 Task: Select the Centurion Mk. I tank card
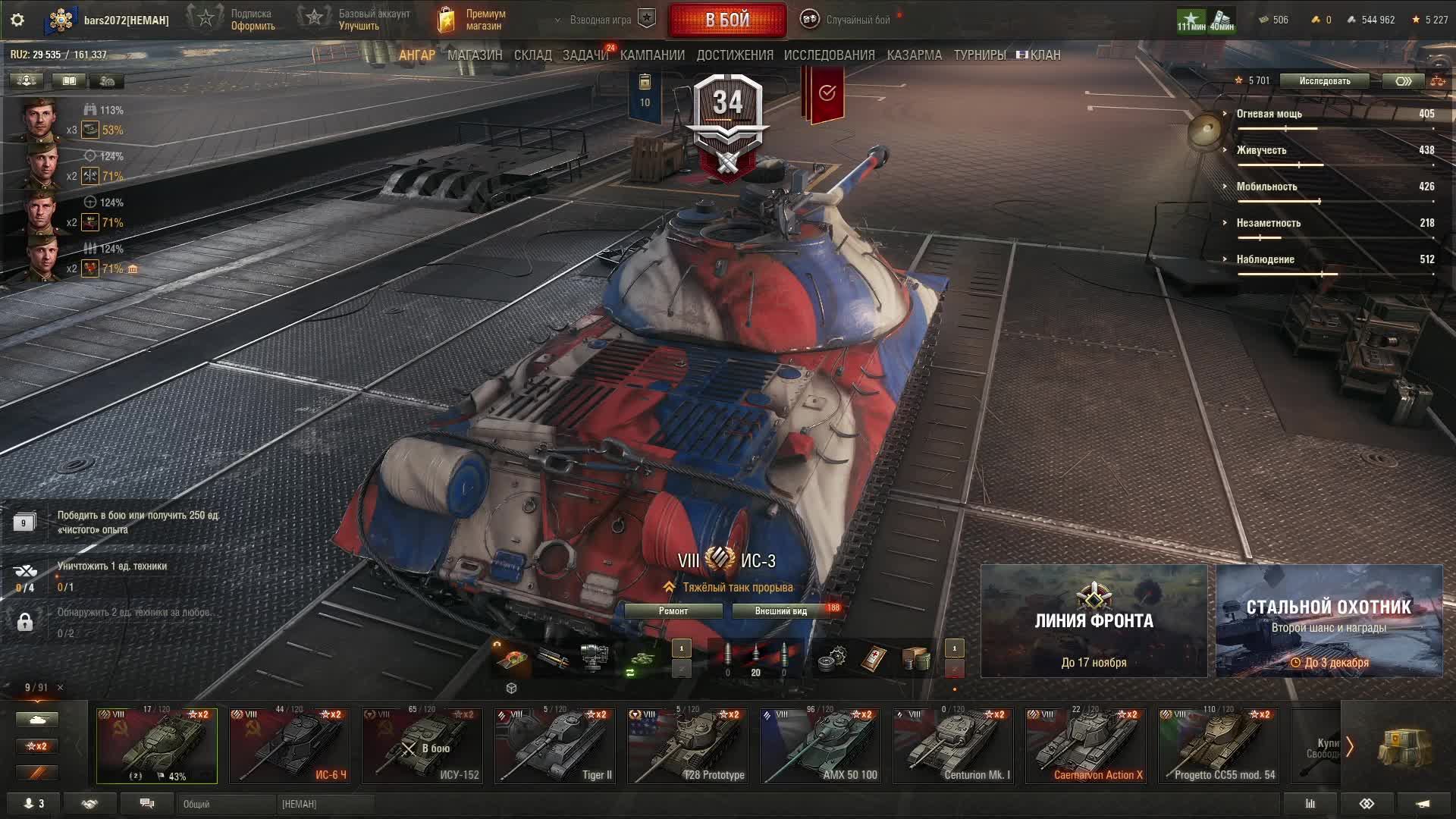tap(953, 745)
